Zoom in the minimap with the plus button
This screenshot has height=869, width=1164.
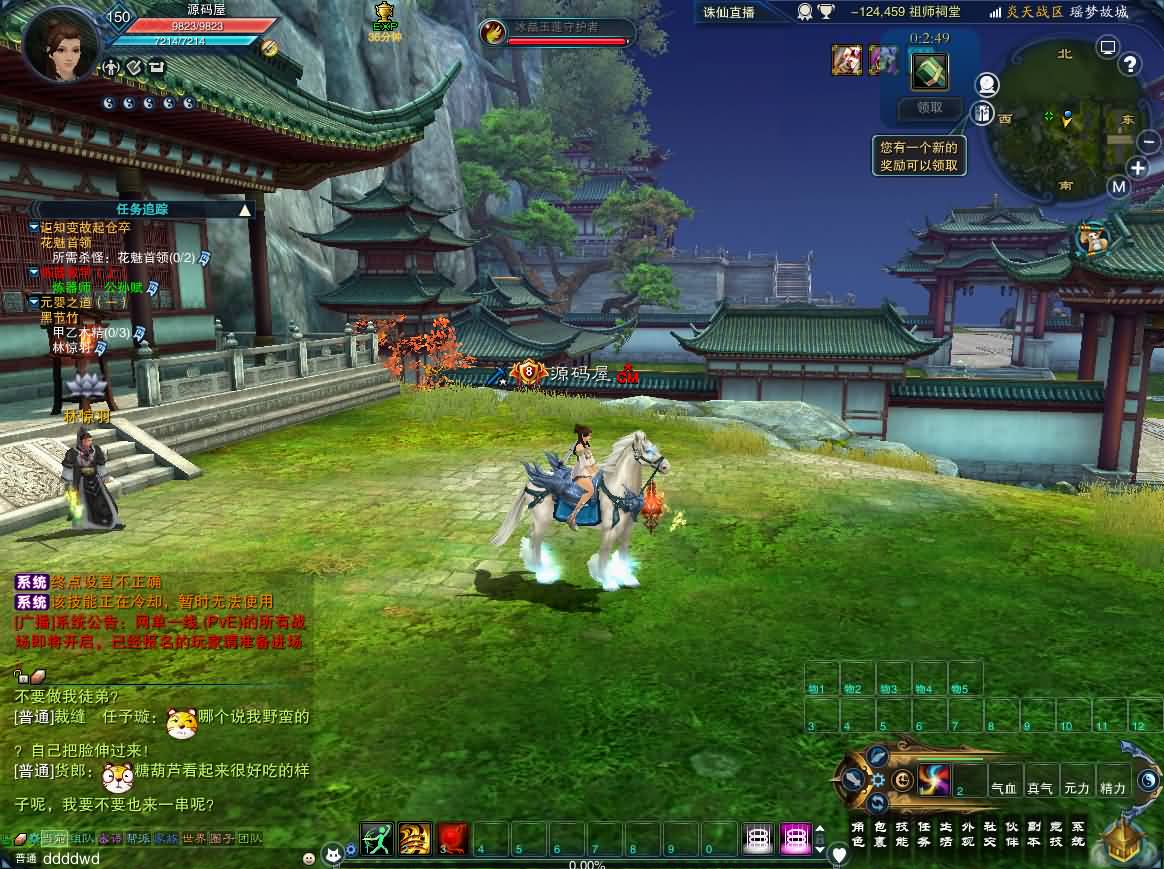coord(1139,167)
